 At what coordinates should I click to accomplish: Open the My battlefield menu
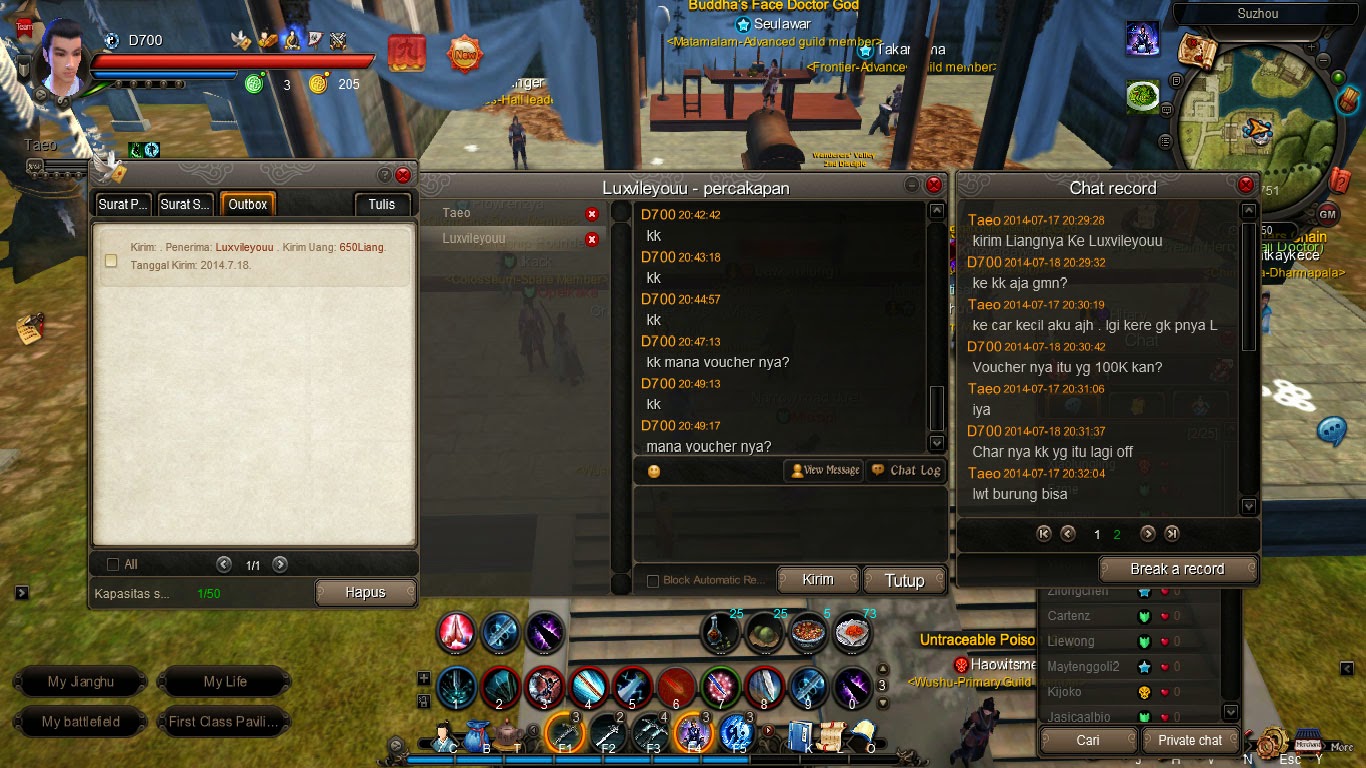[x=81, y=721]
